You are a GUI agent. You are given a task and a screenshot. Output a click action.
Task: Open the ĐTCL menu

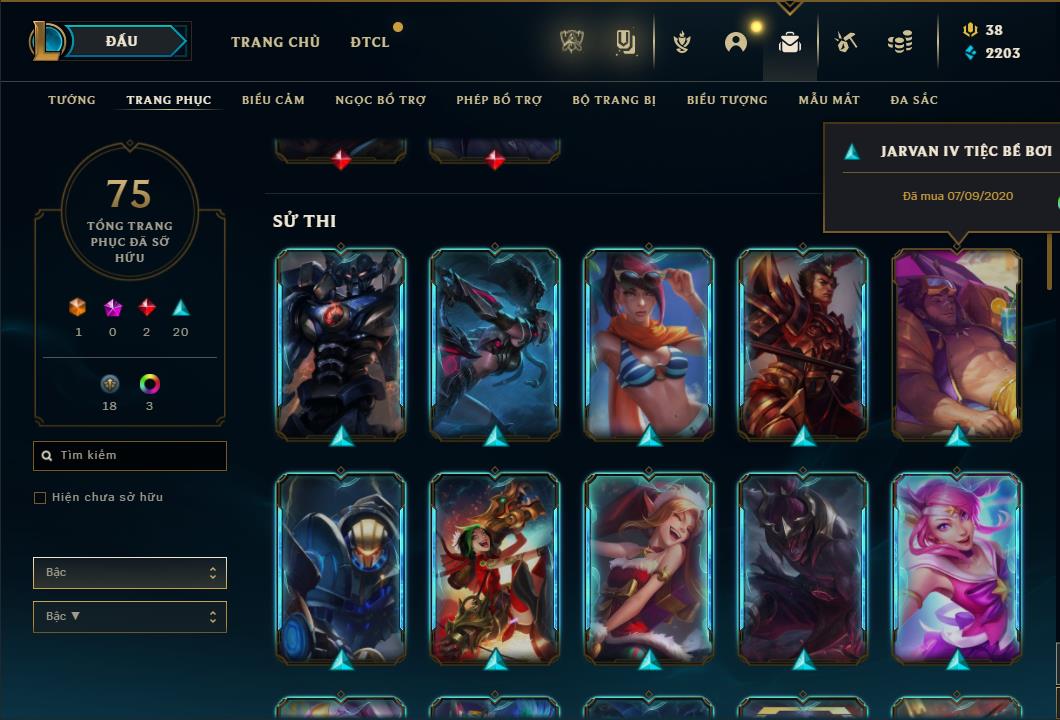coord(370,42)
